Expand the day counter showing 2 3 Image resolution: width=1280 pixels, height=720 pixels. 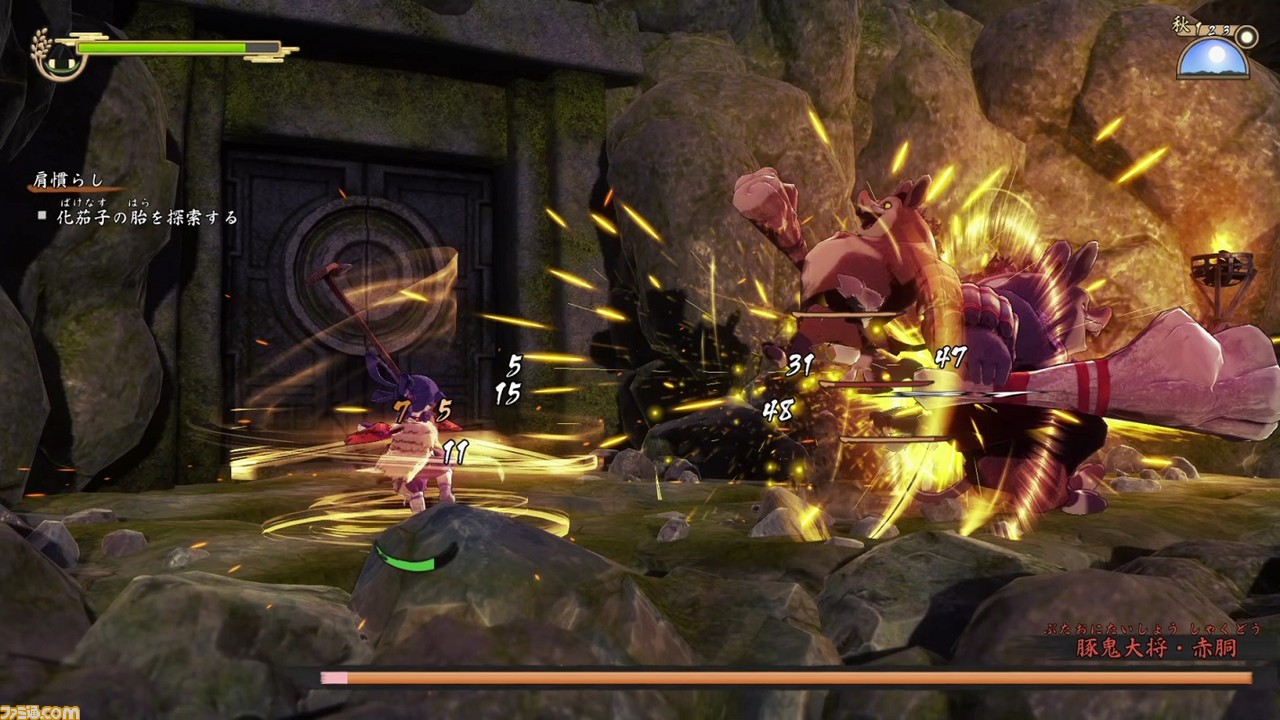[x=1218, y=31]
